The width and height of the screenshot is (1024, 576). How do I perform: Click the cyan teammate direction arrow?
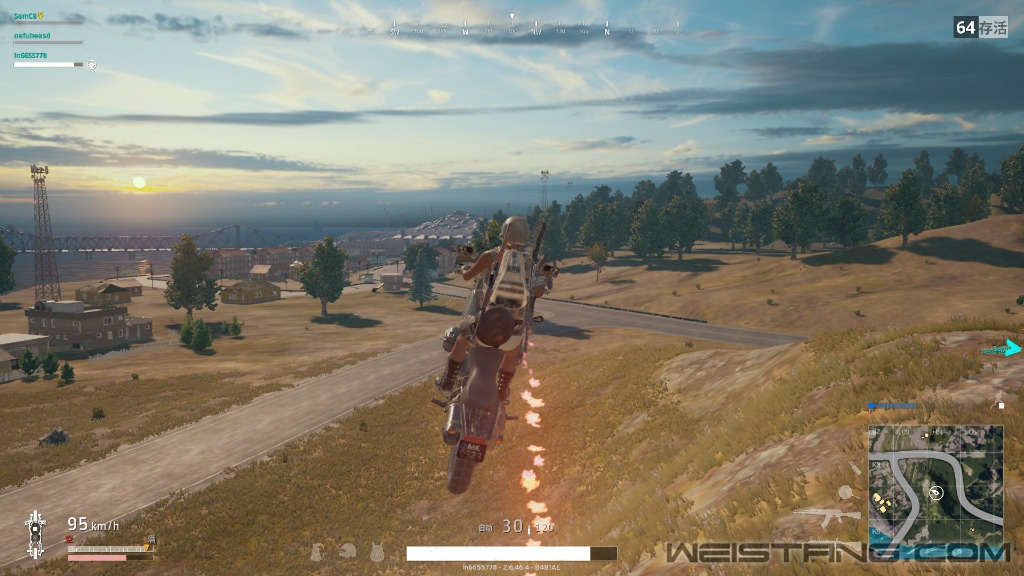click(x=1012, y=348)
